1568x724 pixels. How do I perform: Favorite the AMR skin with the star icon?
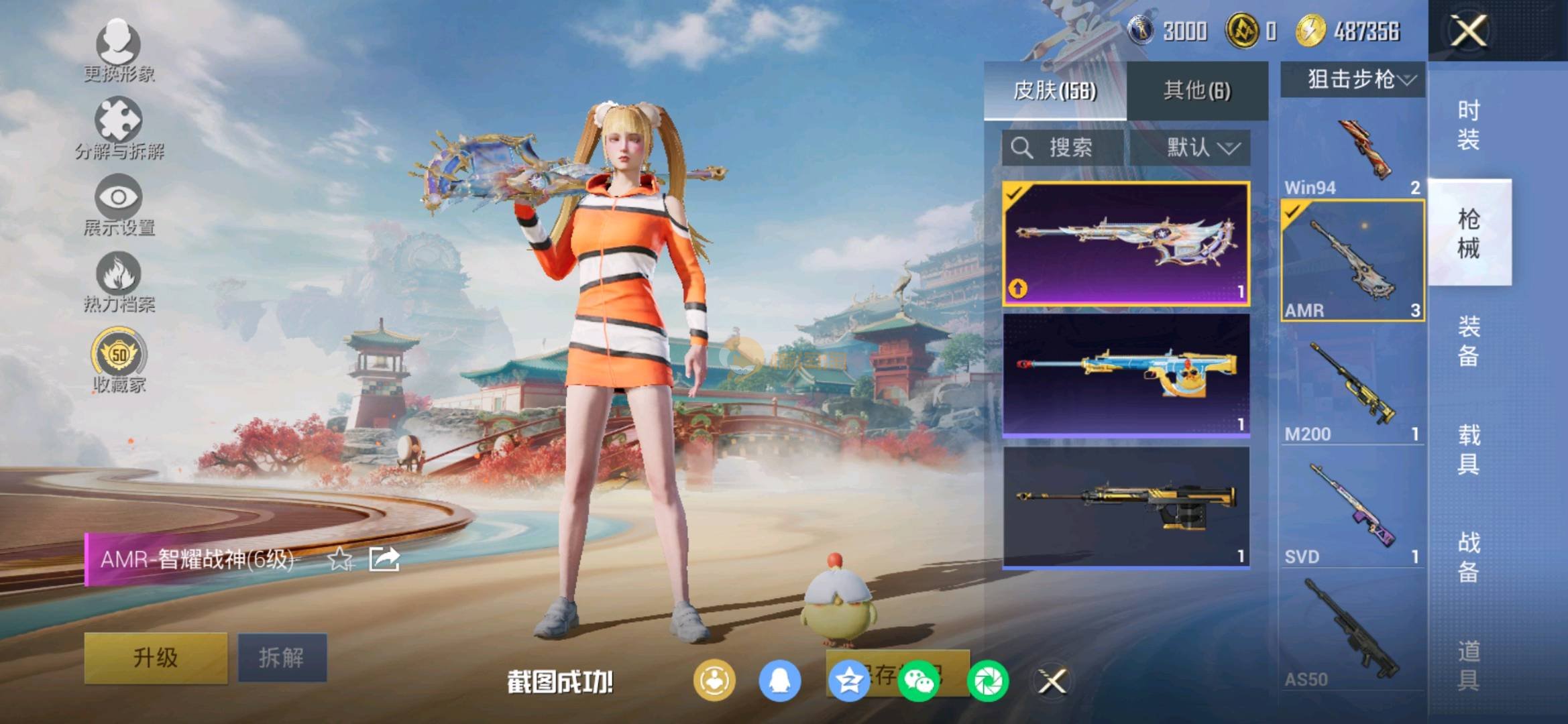[340, 558]
